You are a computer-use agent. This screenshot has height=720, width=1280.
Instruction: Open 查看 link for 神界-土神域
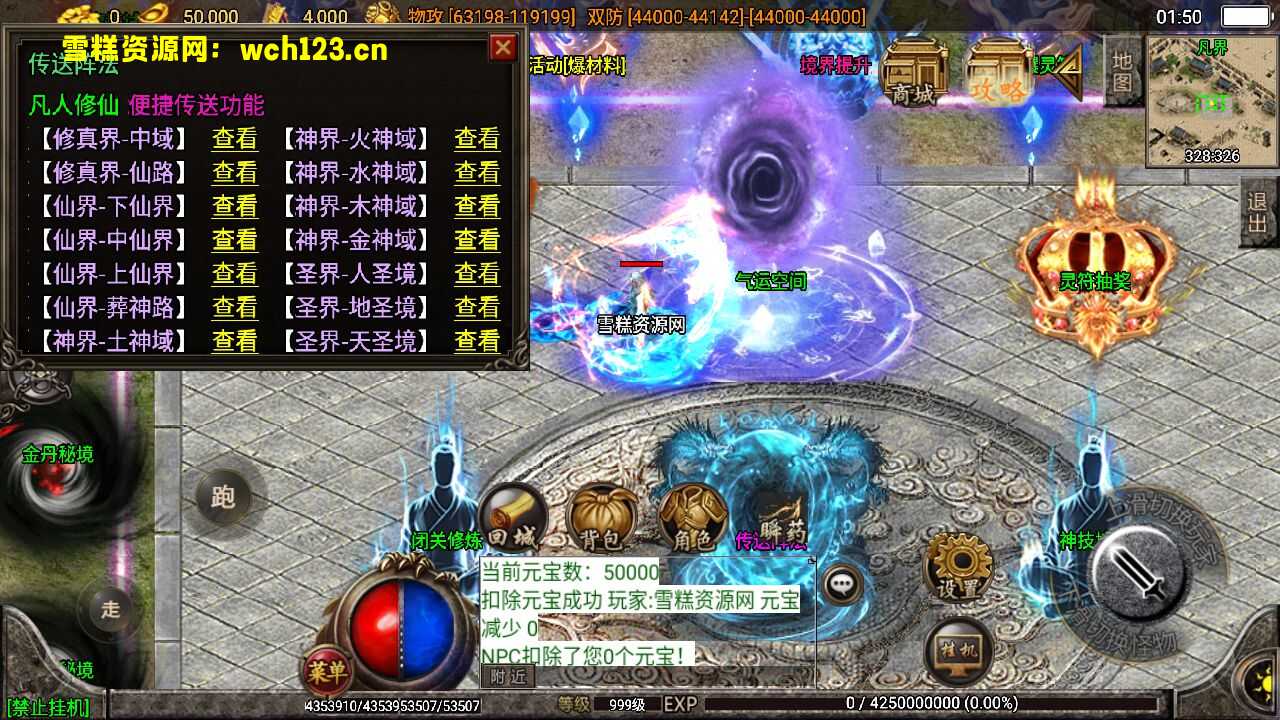[x=235, y=342]
